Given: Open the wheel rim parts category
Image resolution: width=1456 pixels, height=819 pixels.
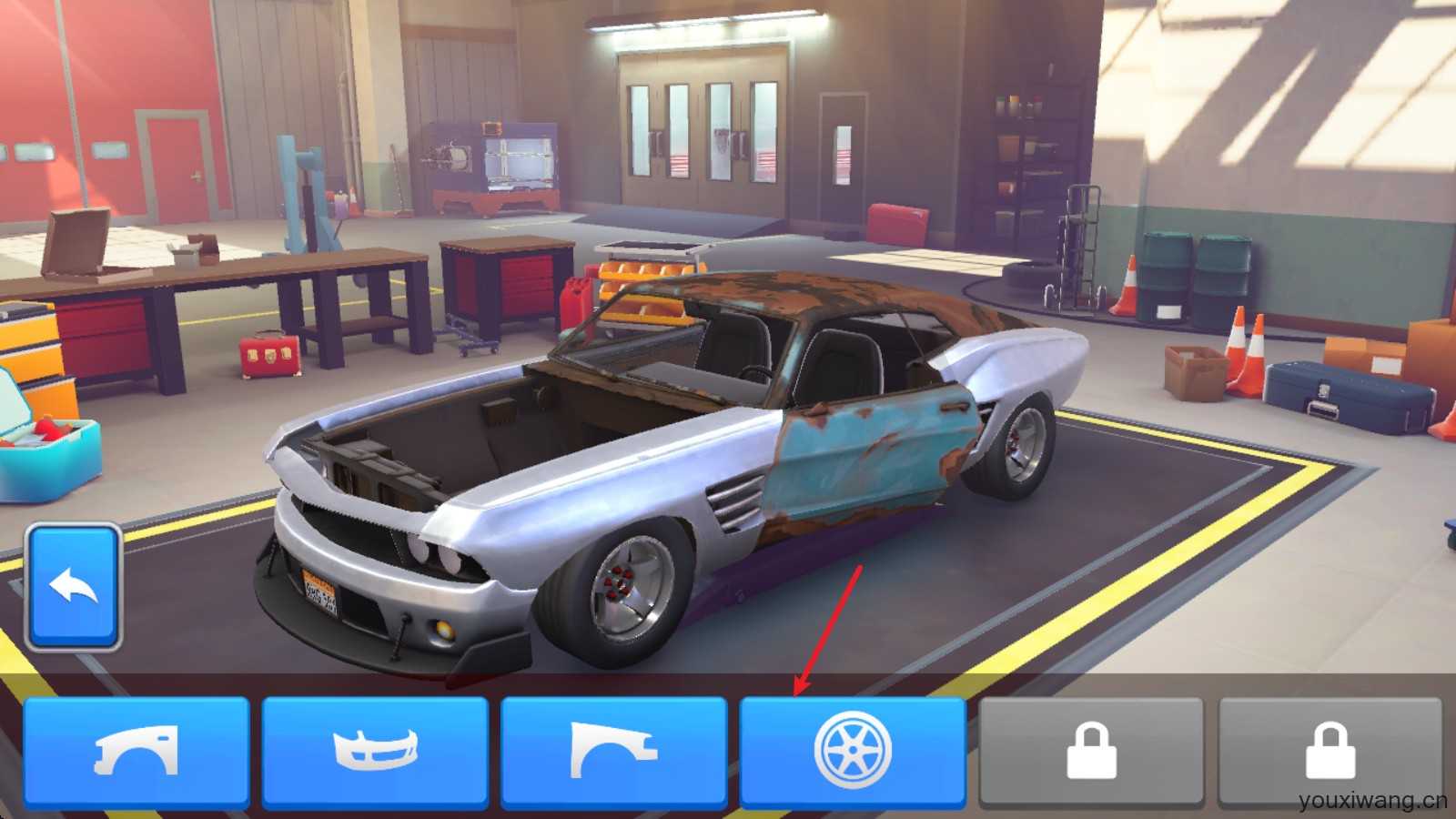Looking at the screenshot, I should pyautogui.click(x=852, y=753).
